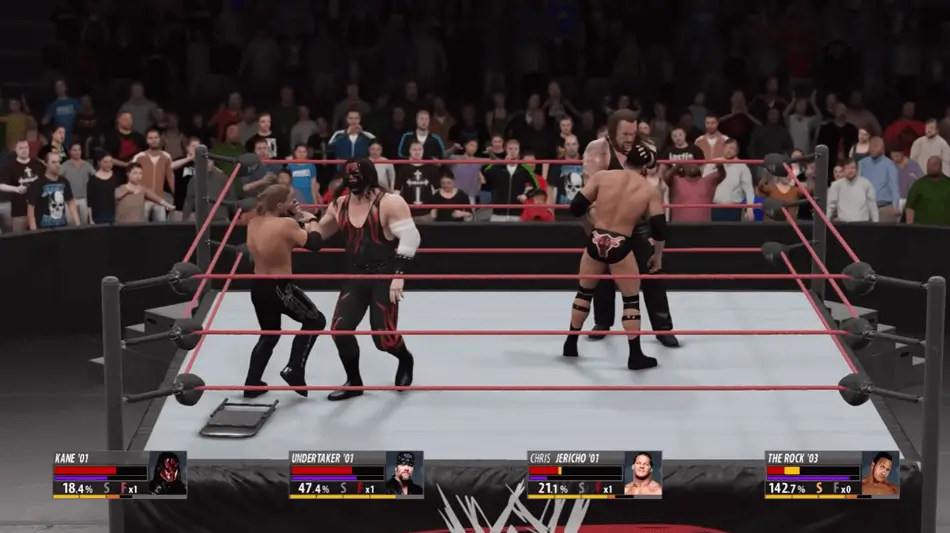Click Kane '01's masked portrait icon
This screenshot has height=533, width=950.
tap(167, 474)
